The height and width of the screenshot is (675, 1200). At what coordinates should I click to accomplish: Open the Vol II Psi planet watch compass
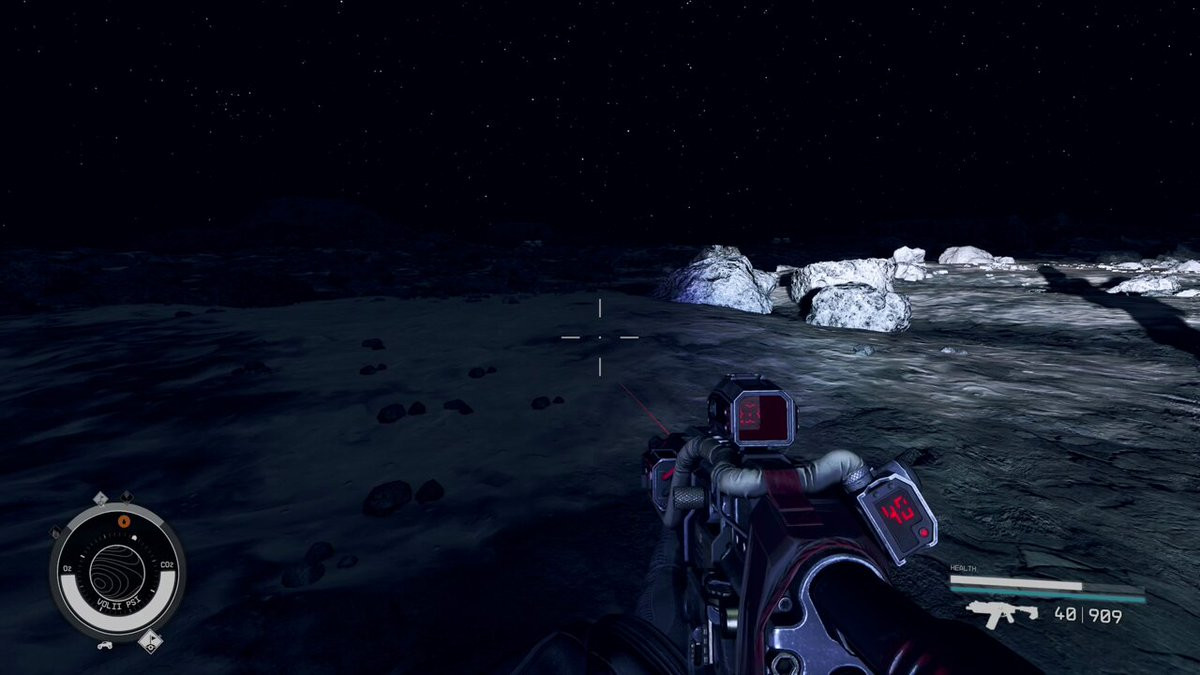tap(117, 571)
